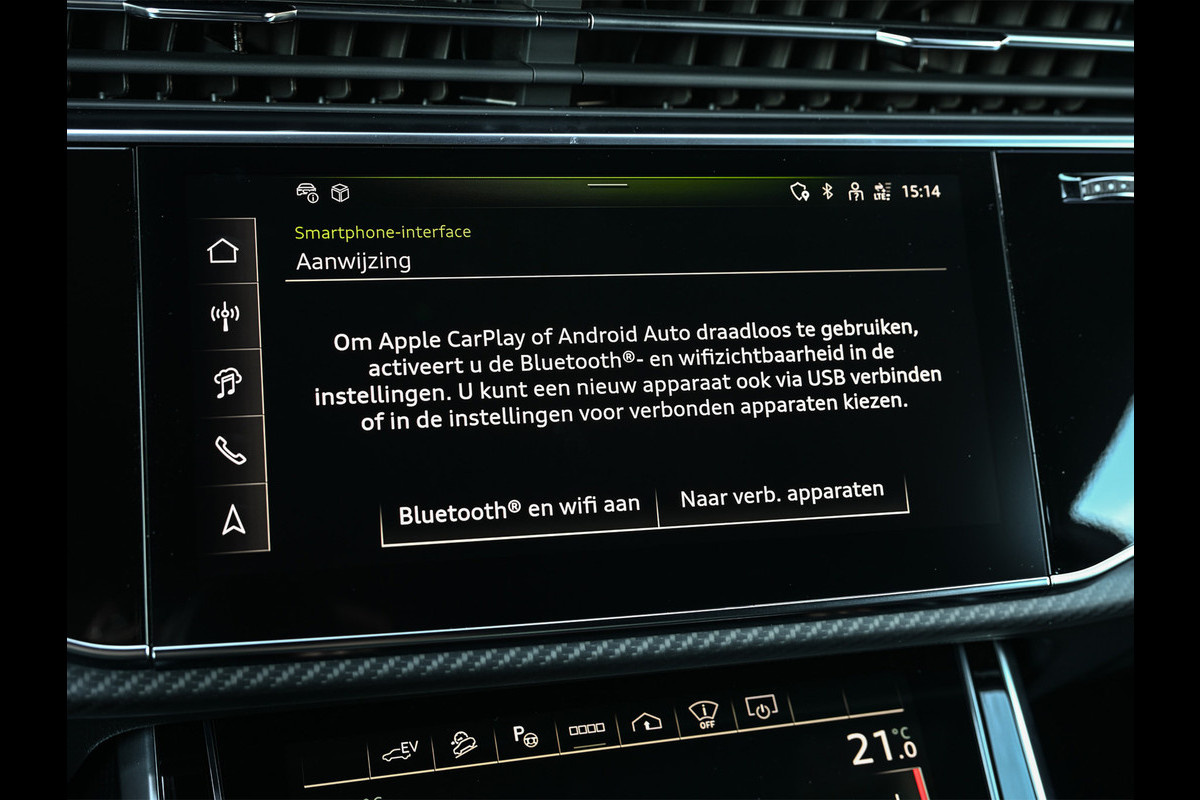1200x800 pixels.
Task: Open the user profile status icon
Action: point(855,191)
